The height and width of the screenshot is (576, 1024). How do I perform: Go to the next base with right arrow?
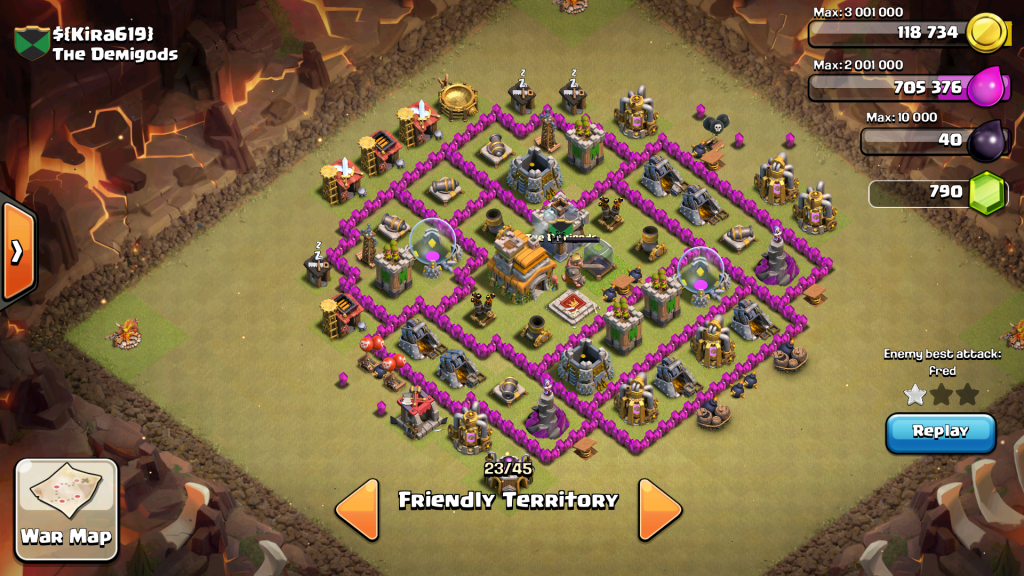click(660, 509)
